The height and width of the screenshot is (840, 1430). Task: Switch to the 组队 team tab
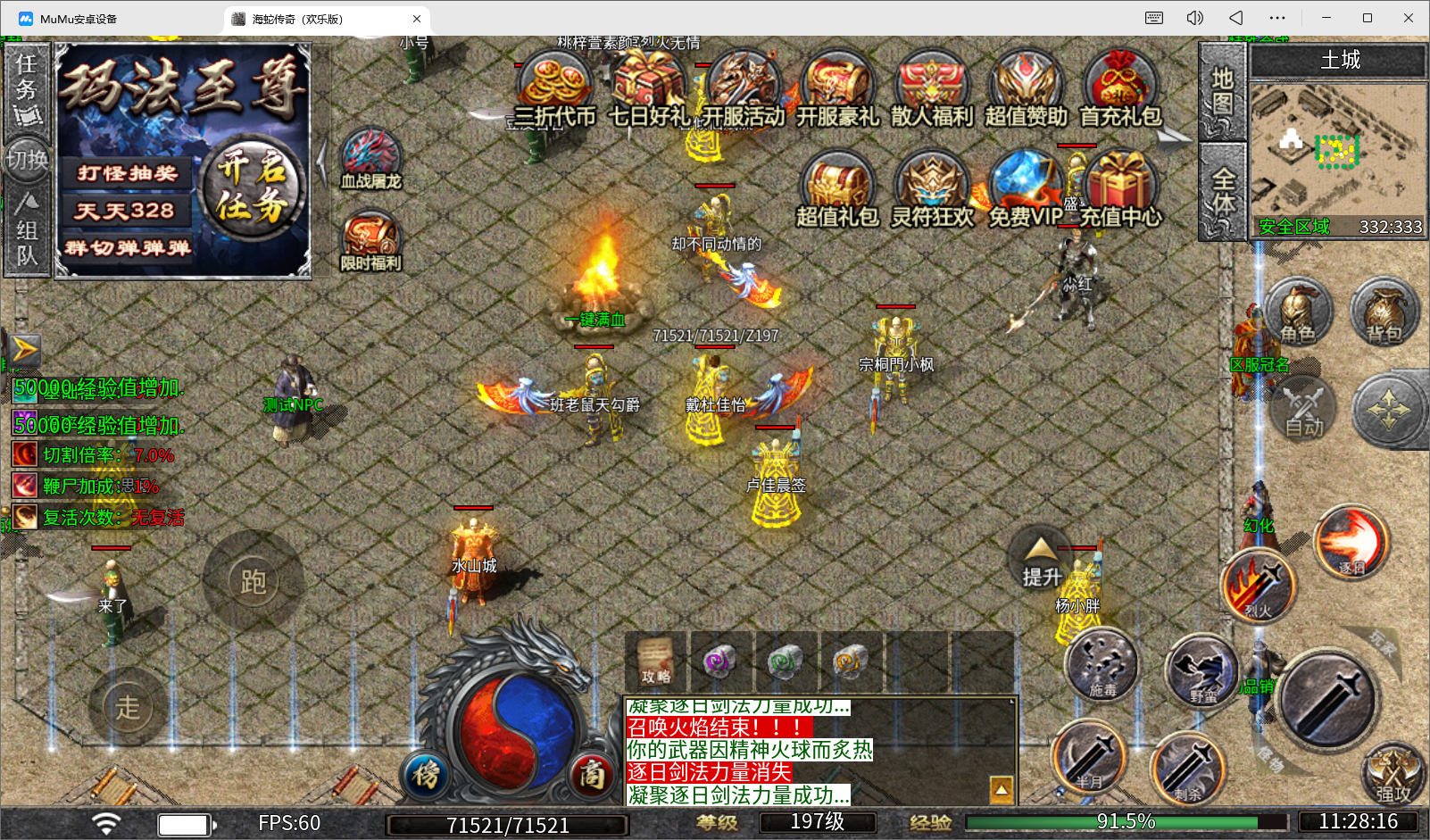[x=27, y=232]
